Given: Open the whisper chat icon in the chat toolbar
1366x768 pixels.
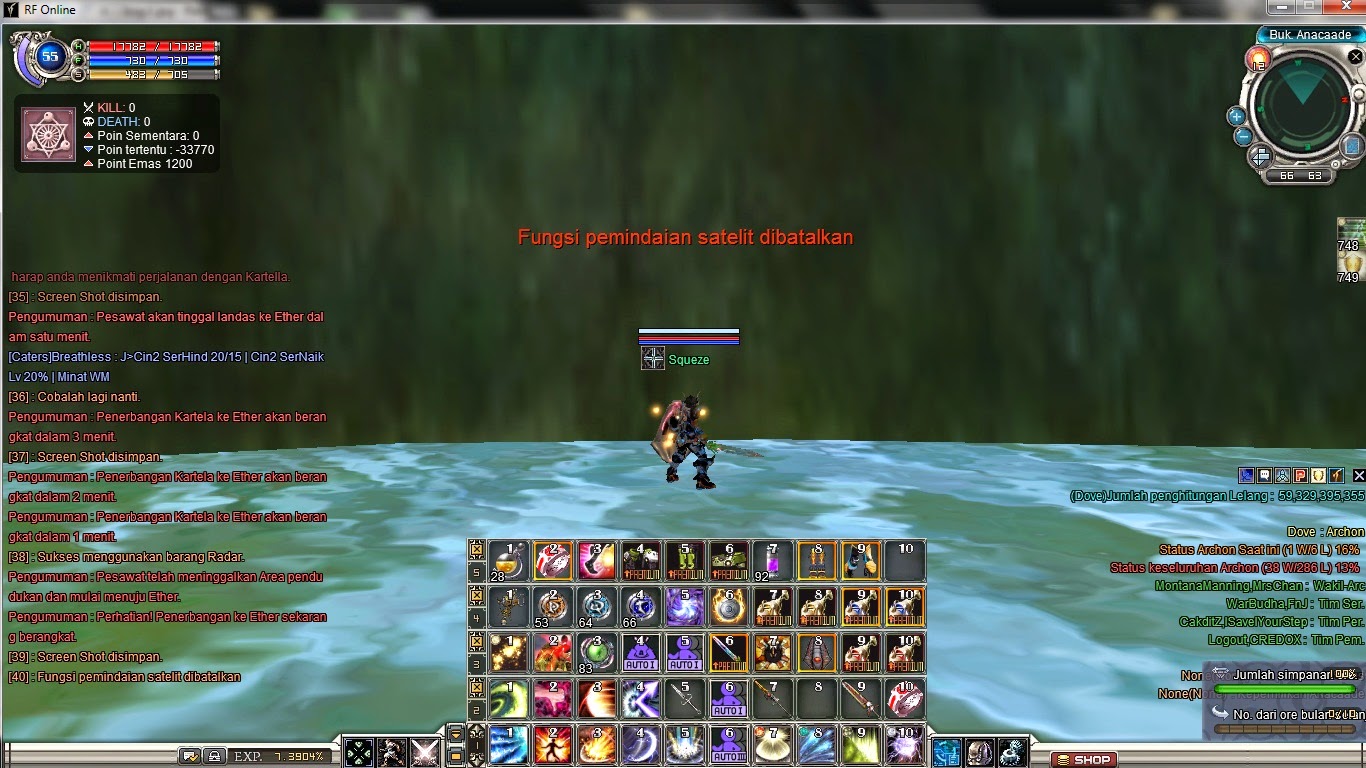Looking at the screenshot, I should click(x=1246, y=475).
